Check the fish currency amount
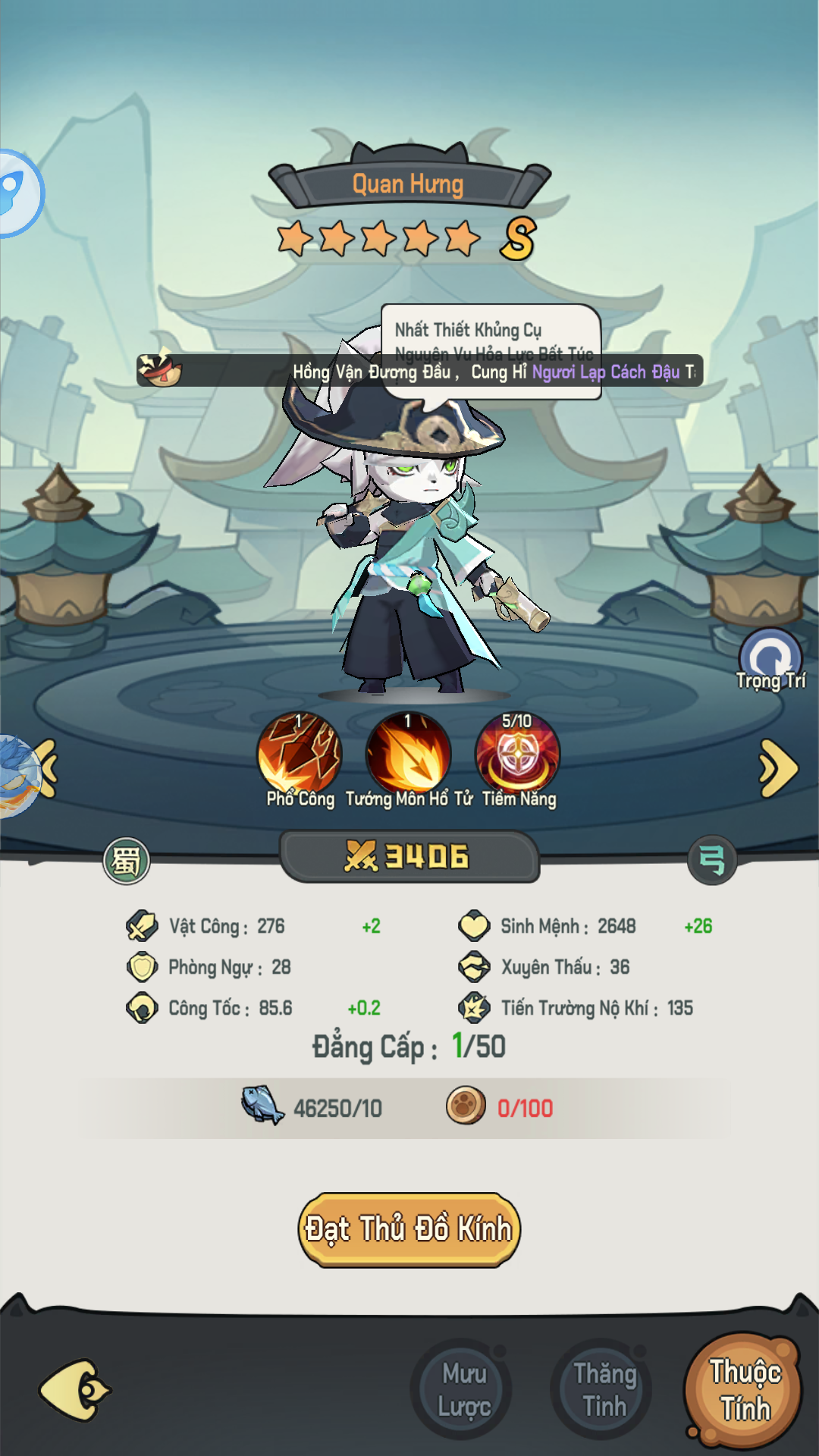The image size is (819, 1456). click(337, 1108)
